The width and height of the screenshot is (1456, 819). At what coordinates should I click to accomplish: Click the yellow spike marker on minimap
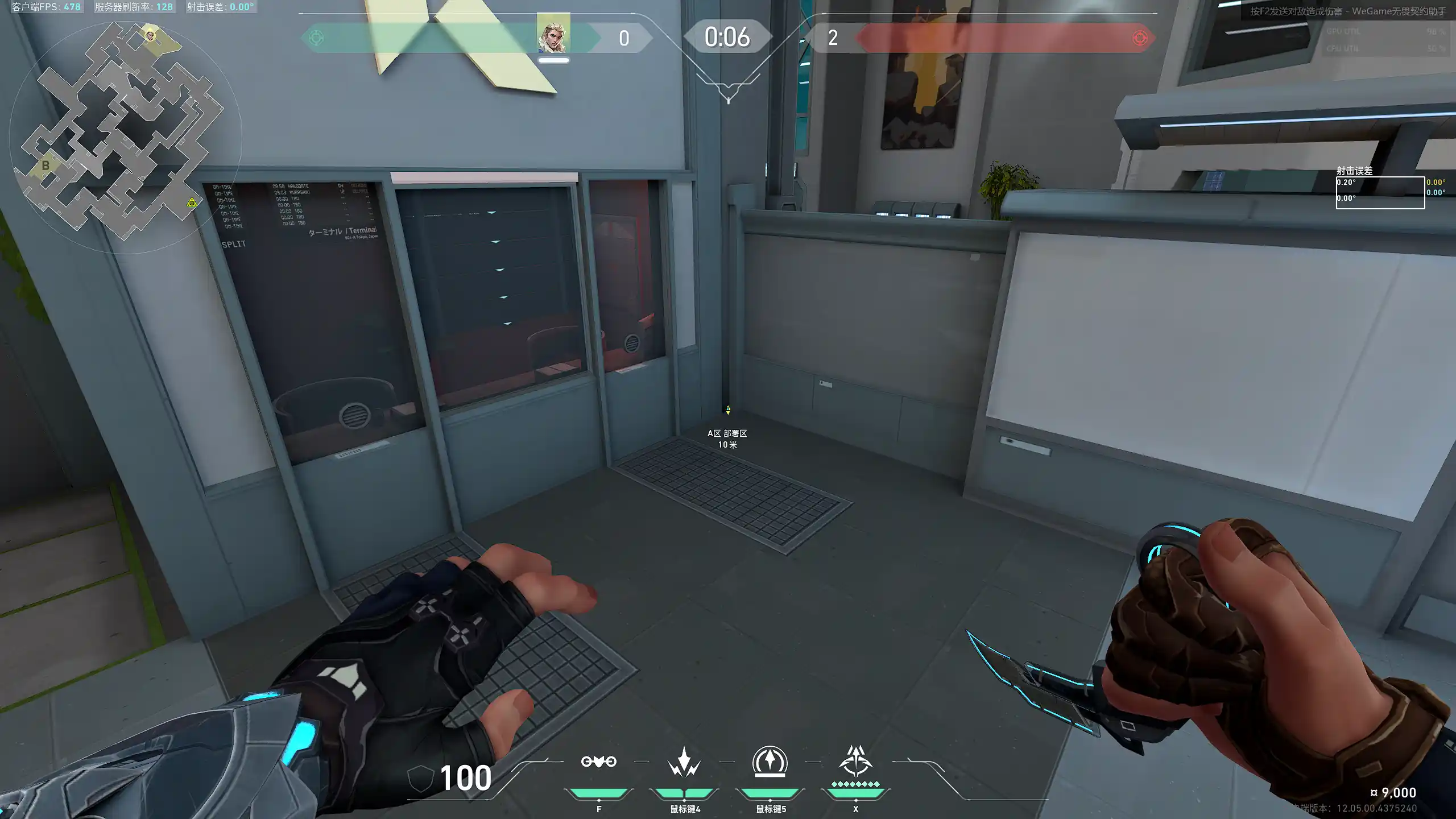tap(192, 202)
